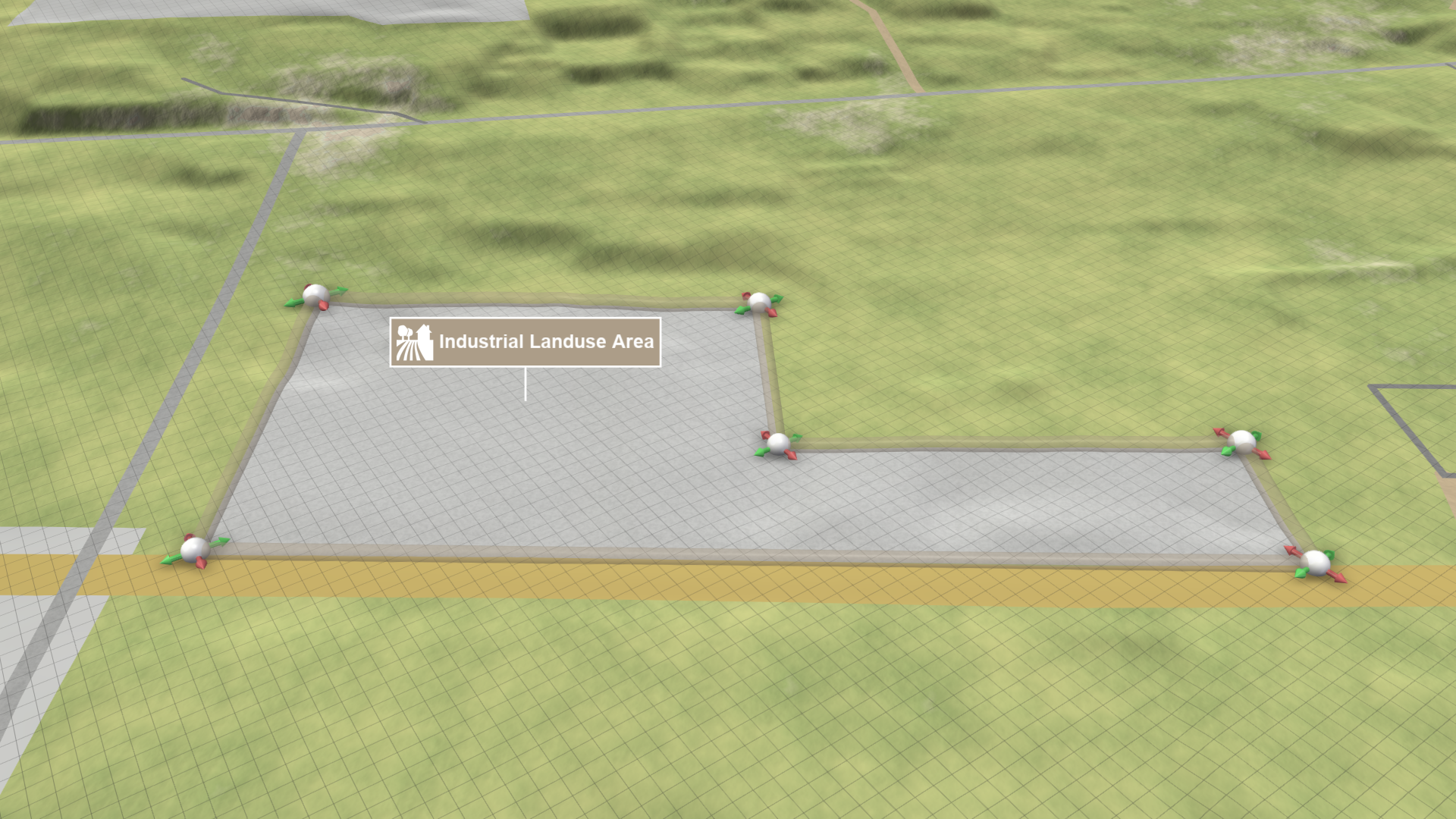The image size is (1456, 819).
Task: Select the bottom-left vertex handle sphere
Action: click(194, 550)
